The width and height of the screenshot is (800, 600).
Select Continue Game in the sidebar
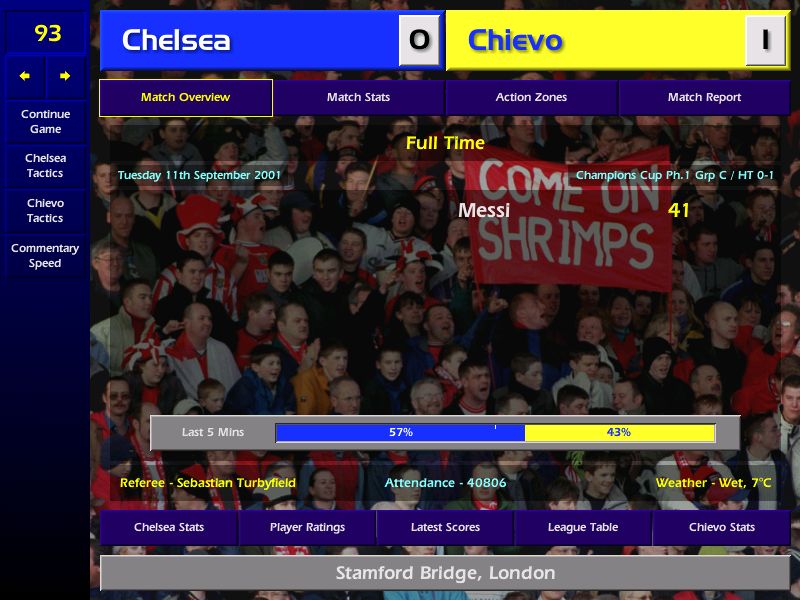pos(45,122)
